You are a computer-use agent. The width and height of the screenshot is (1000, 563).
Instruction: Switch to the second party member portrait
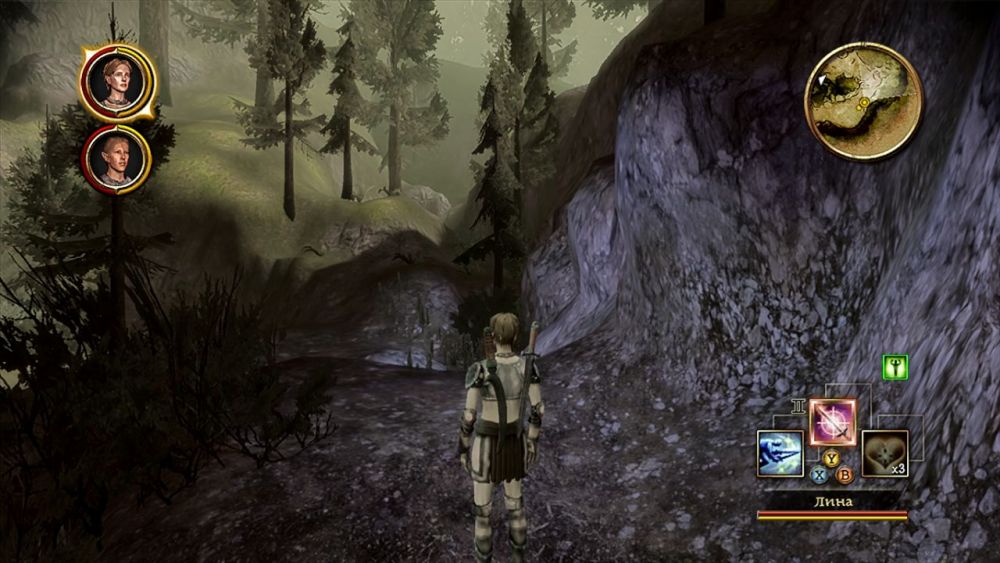pos(116,158)
